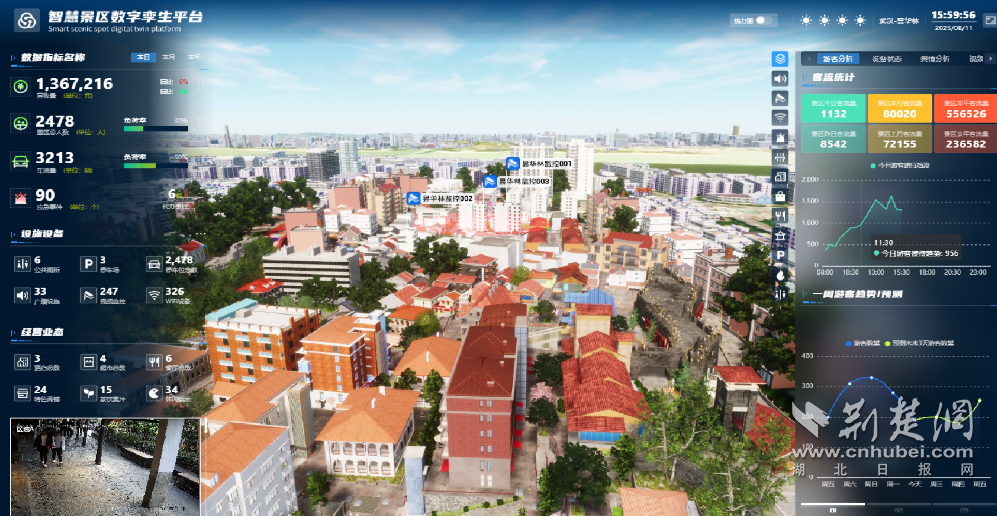Activate the layers icon in the side toolbar
The image size is (997, 516).
780,59
